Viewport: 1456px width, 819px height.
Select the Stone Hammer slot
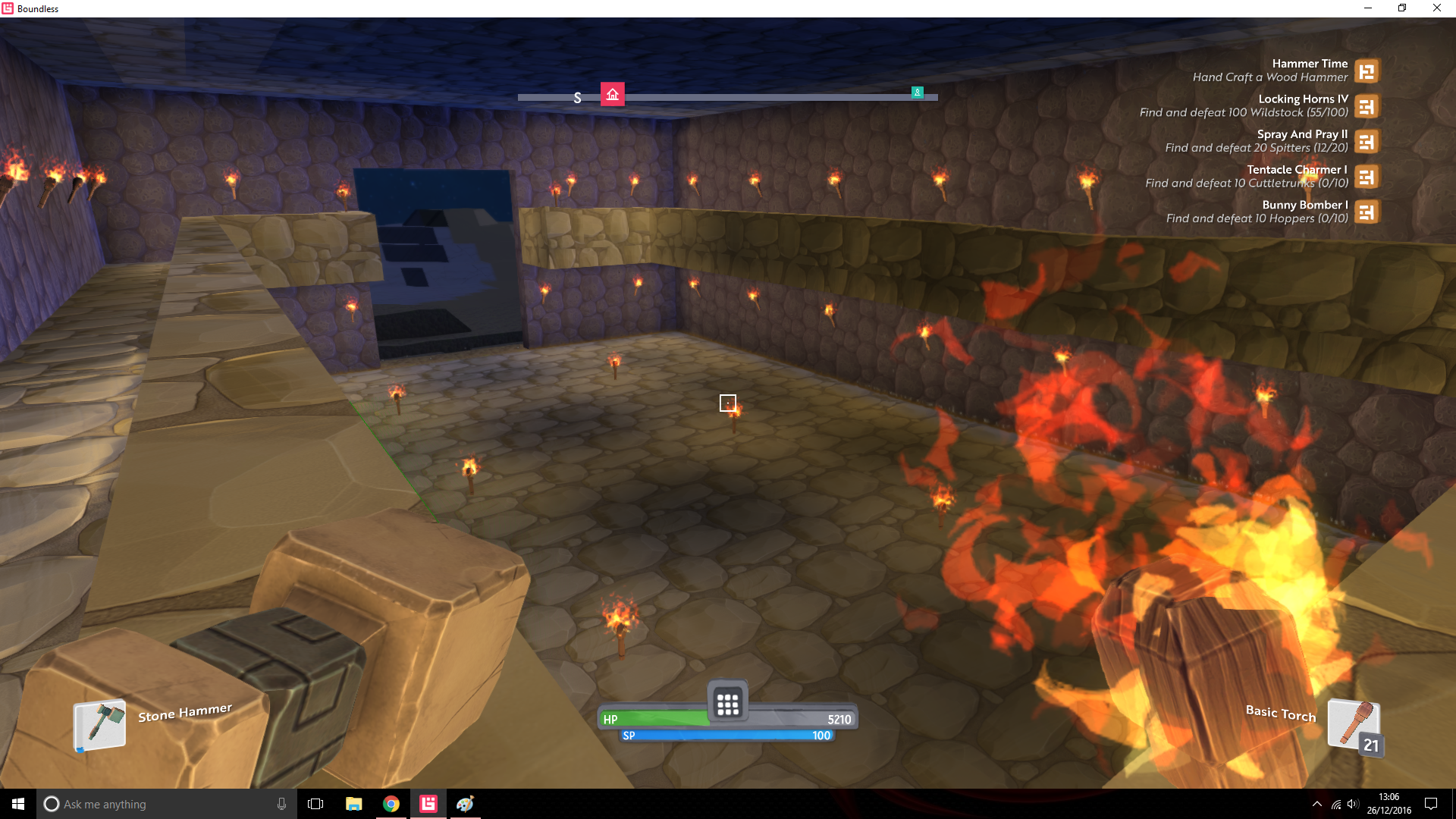pos(99,724)
